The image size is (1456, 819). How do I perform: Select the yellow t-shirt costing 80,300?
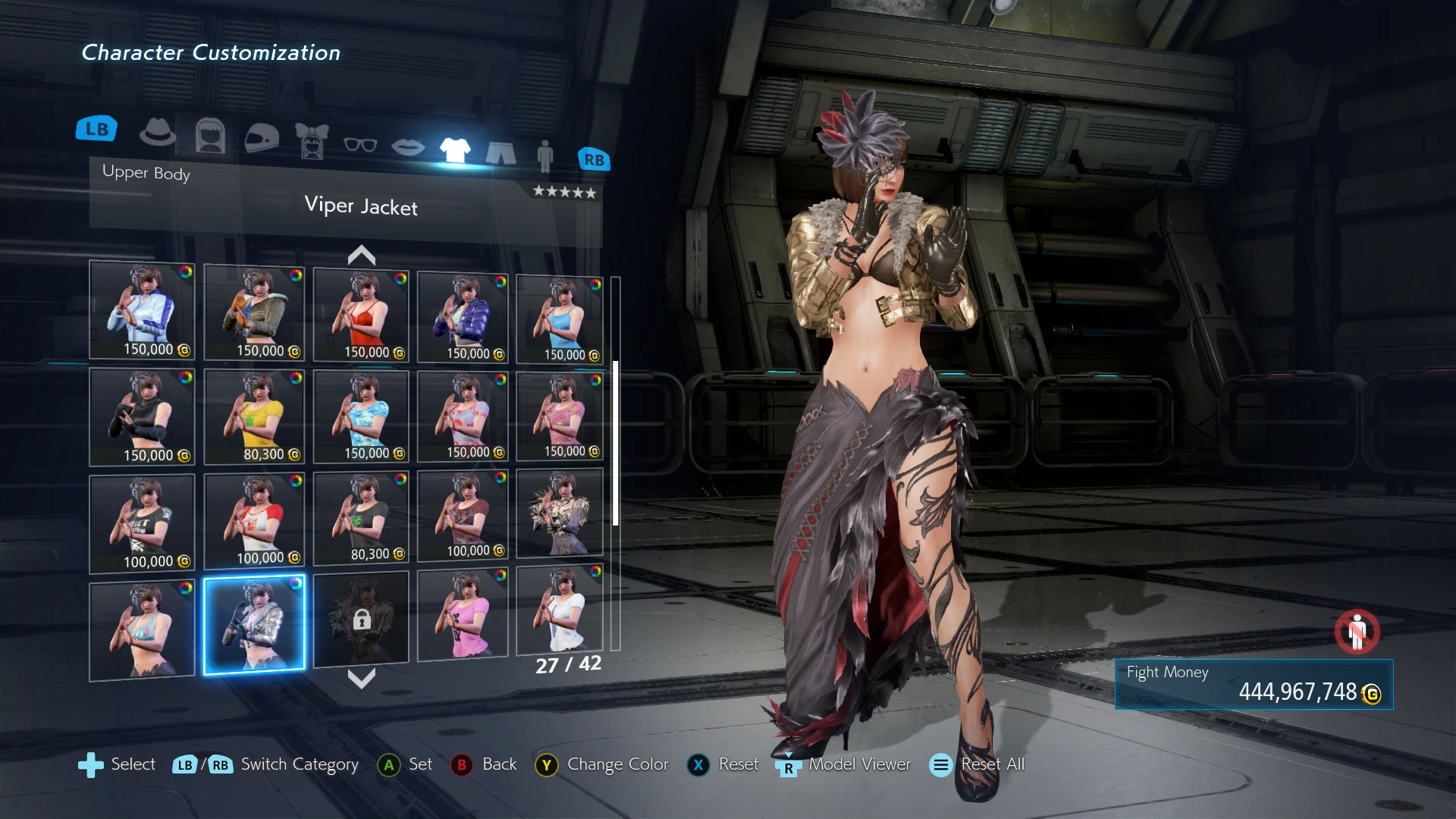254,416
